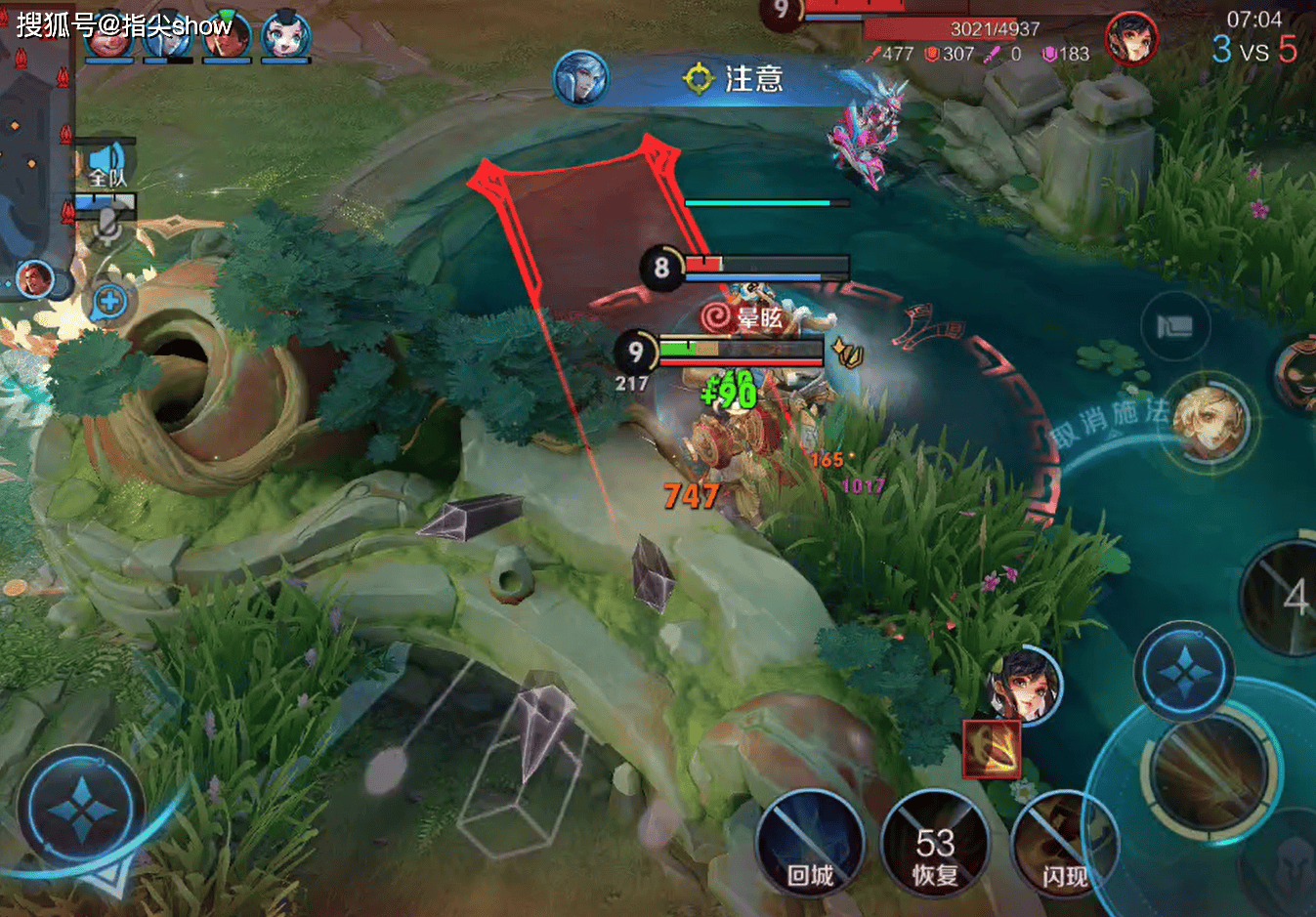This screenshot has height=917, width=1316.
Task: Use the red active equipment item
Action: click(992, 749)
